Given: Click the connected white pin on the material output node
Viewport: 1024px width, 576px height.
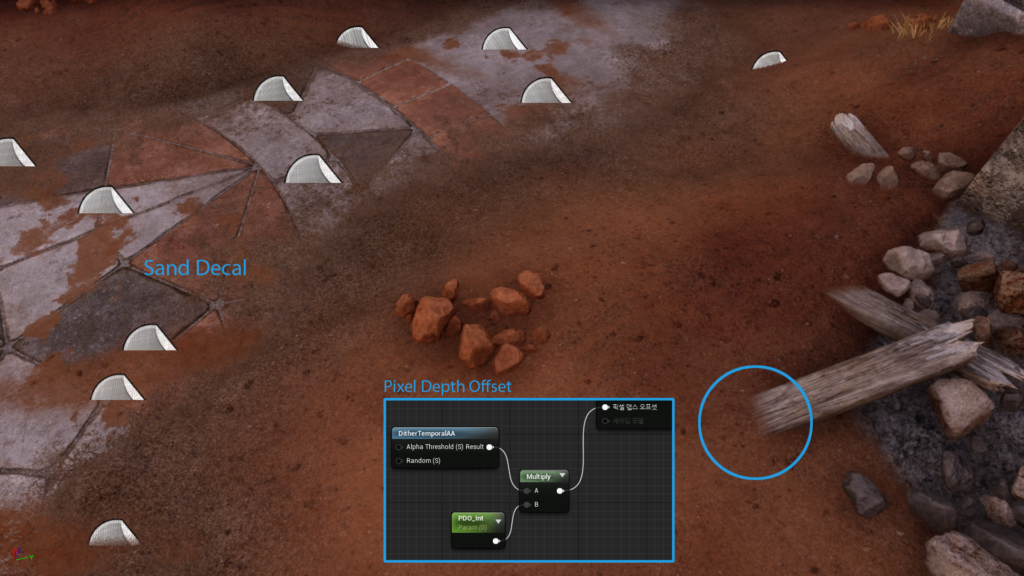Looking at the screenshot, I should [605, 407].
